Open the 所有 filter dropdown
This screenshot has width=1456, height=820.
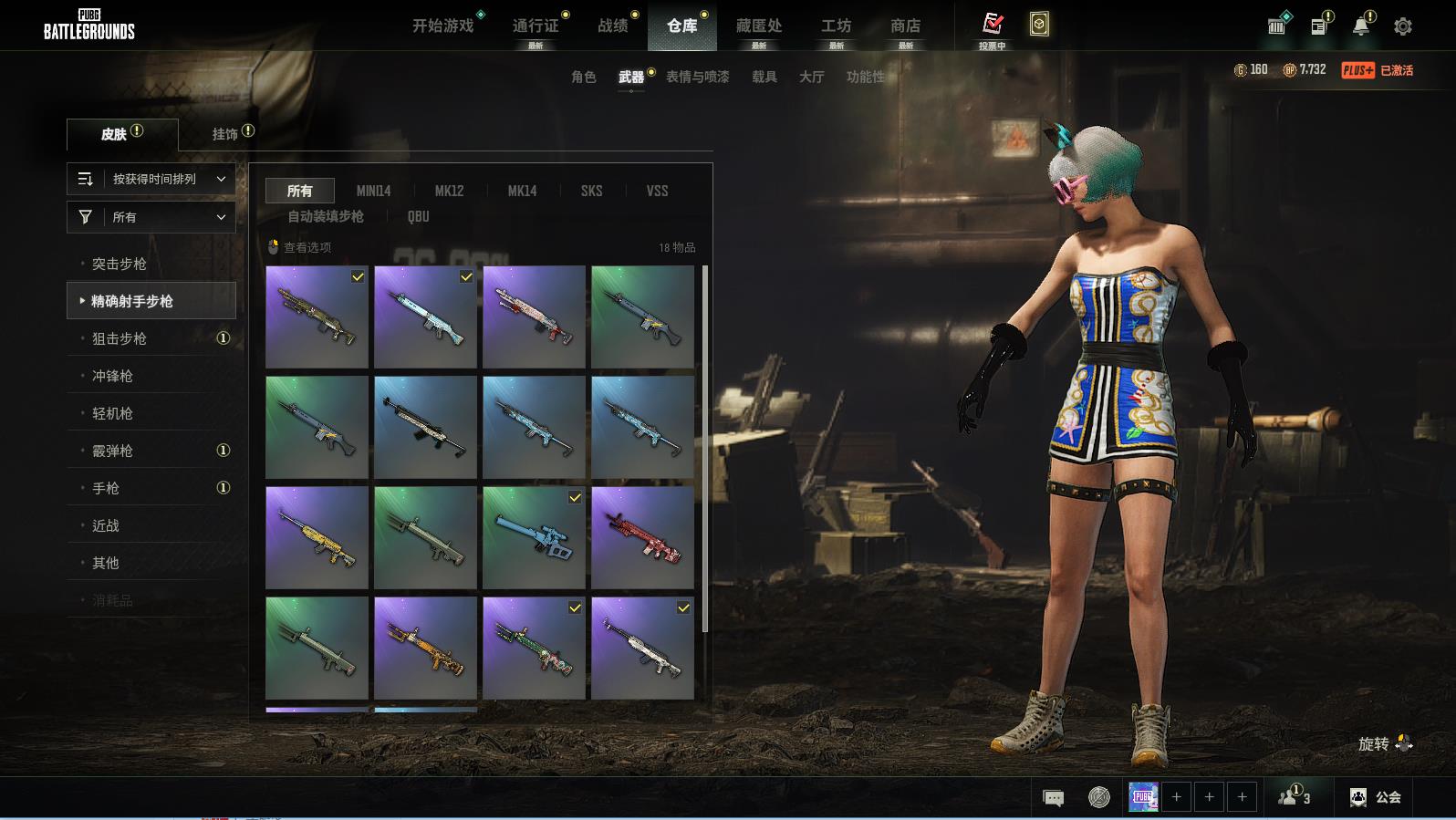[x=151, y=217]
